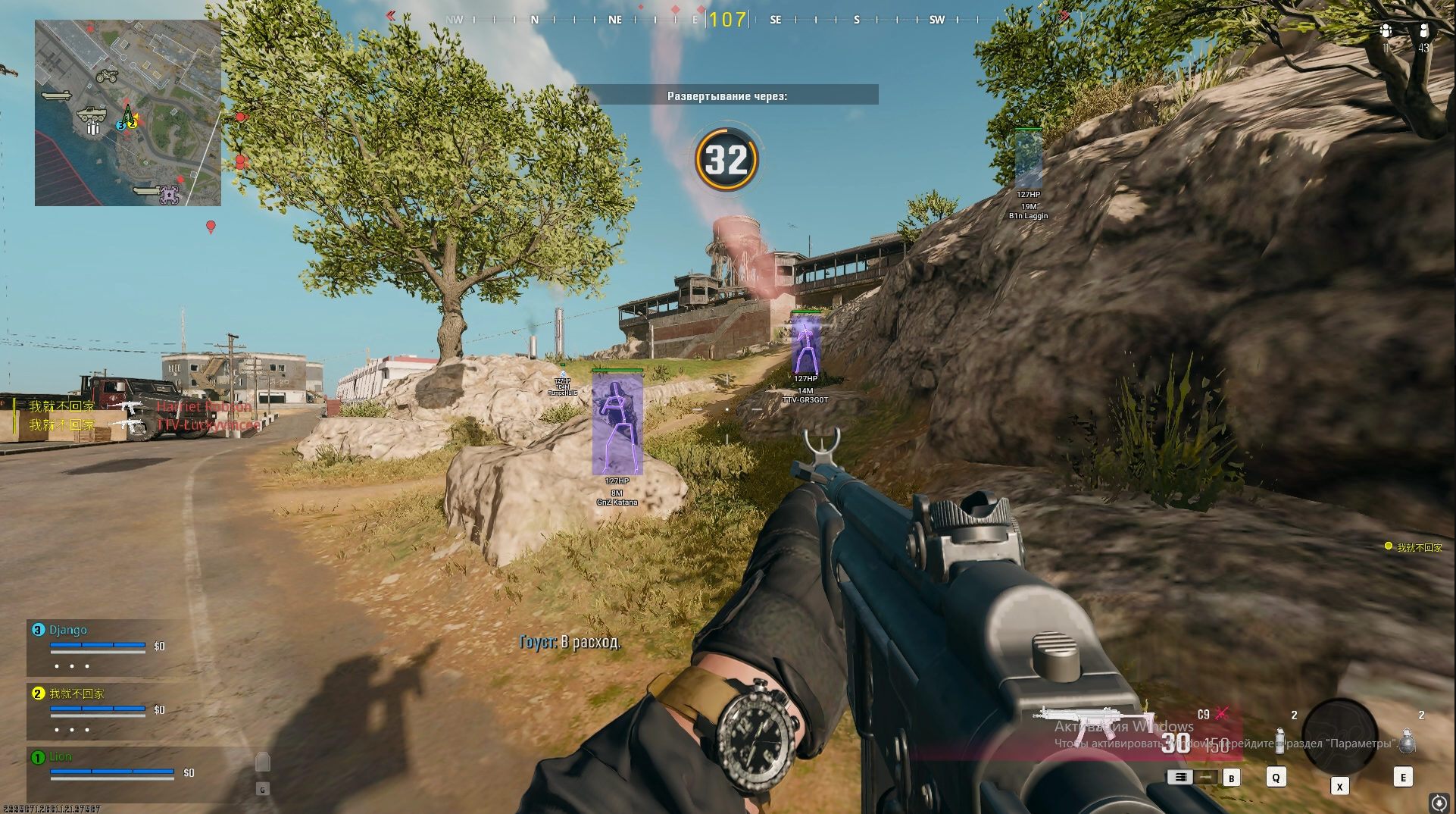Open the minimap in the corner
The width and height of the screenshot is (1456, 814).
pyautogui.click(x=128, y=113)
